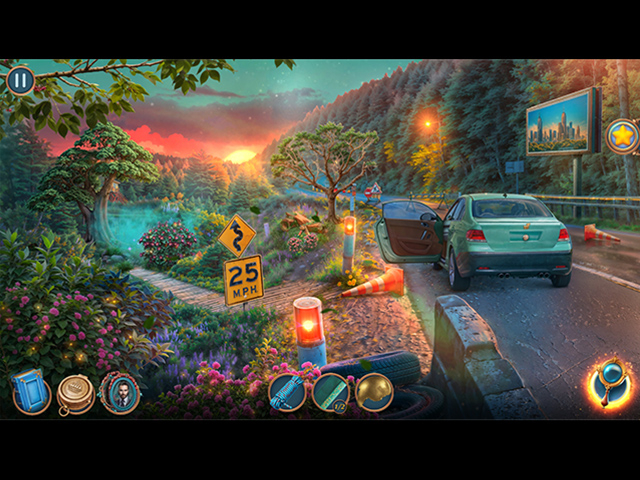Select the blue rope inventory item

tap(287, 392)
